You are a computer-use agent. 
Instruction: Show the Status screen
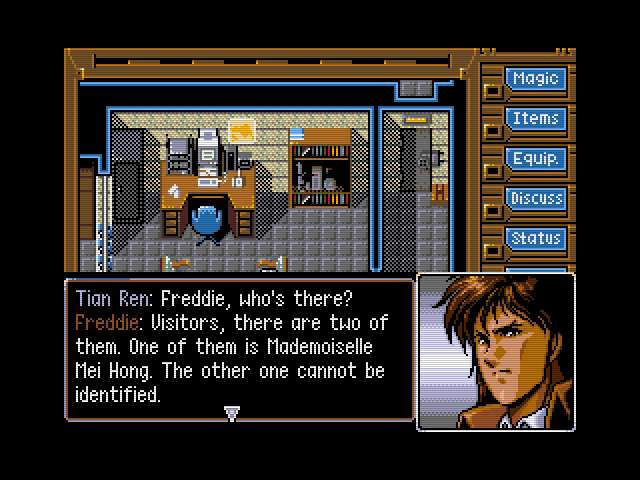pos(535,239)
